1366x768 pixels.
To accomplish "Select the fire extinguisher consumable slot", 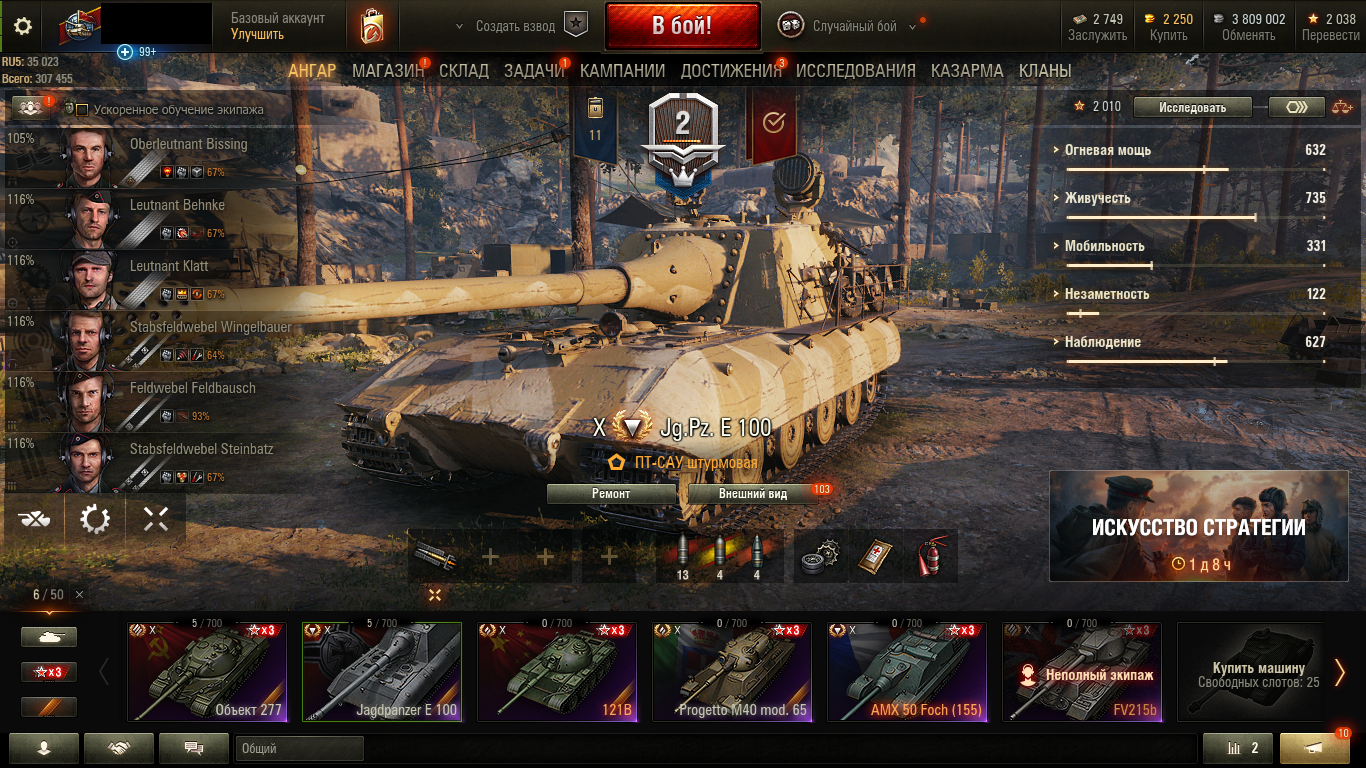I will point(931,557).
